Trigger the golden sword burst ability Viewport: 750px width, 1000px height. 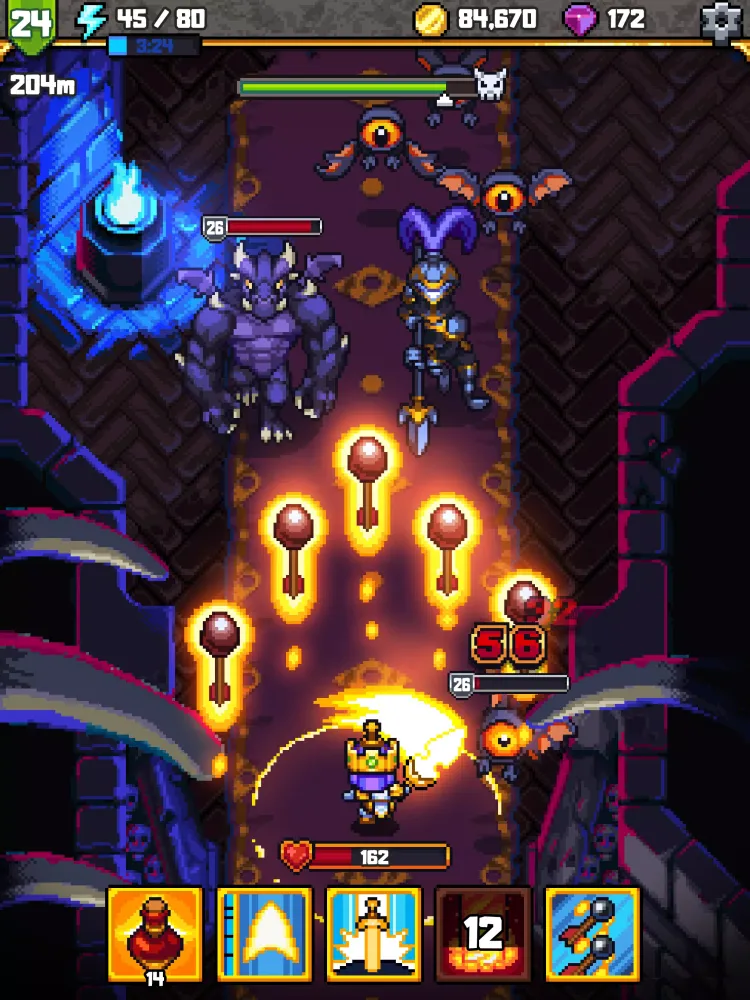tap(373, 933)
